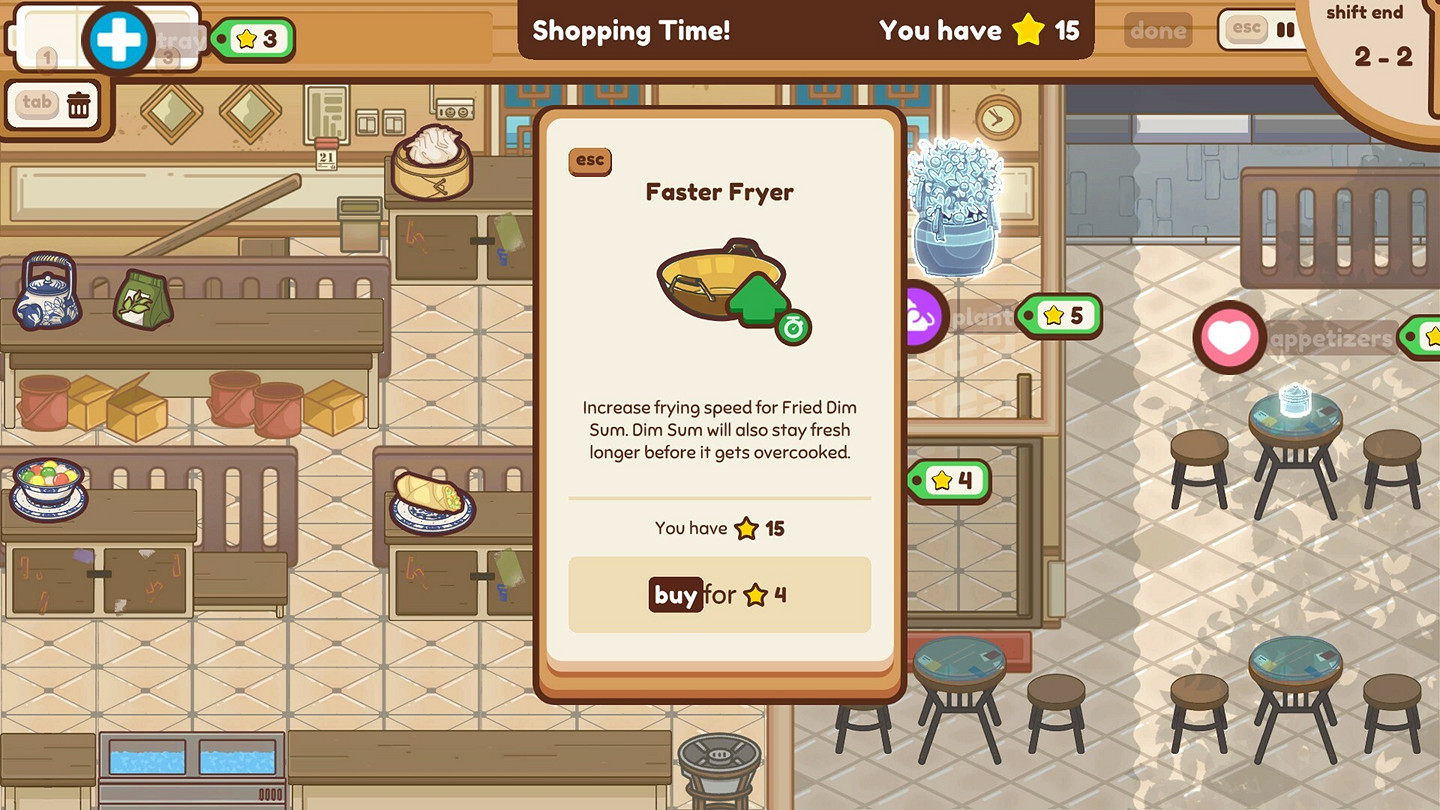Click the purple teapot plant category icon
This screenshot has height=810, width=1440.
pyautogui.click(x=922, y=316)
